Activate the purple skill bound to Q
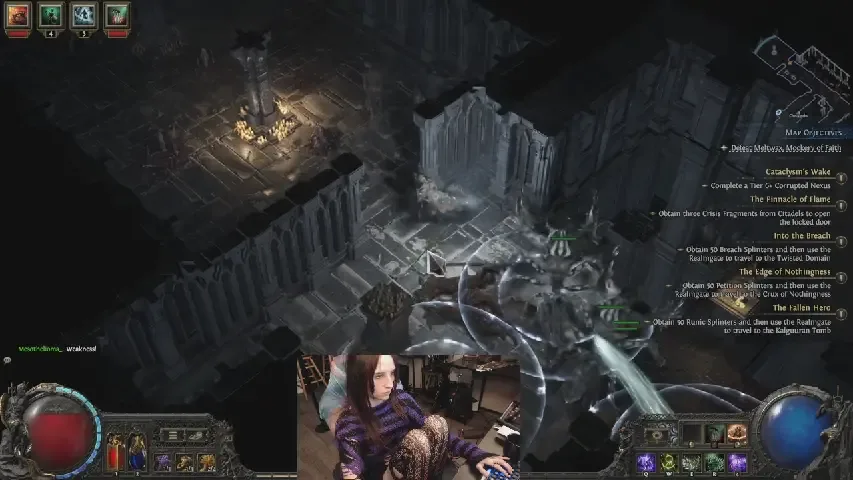Image resolution: width=853 pixels, height=480 pixels. click(644, 462)
